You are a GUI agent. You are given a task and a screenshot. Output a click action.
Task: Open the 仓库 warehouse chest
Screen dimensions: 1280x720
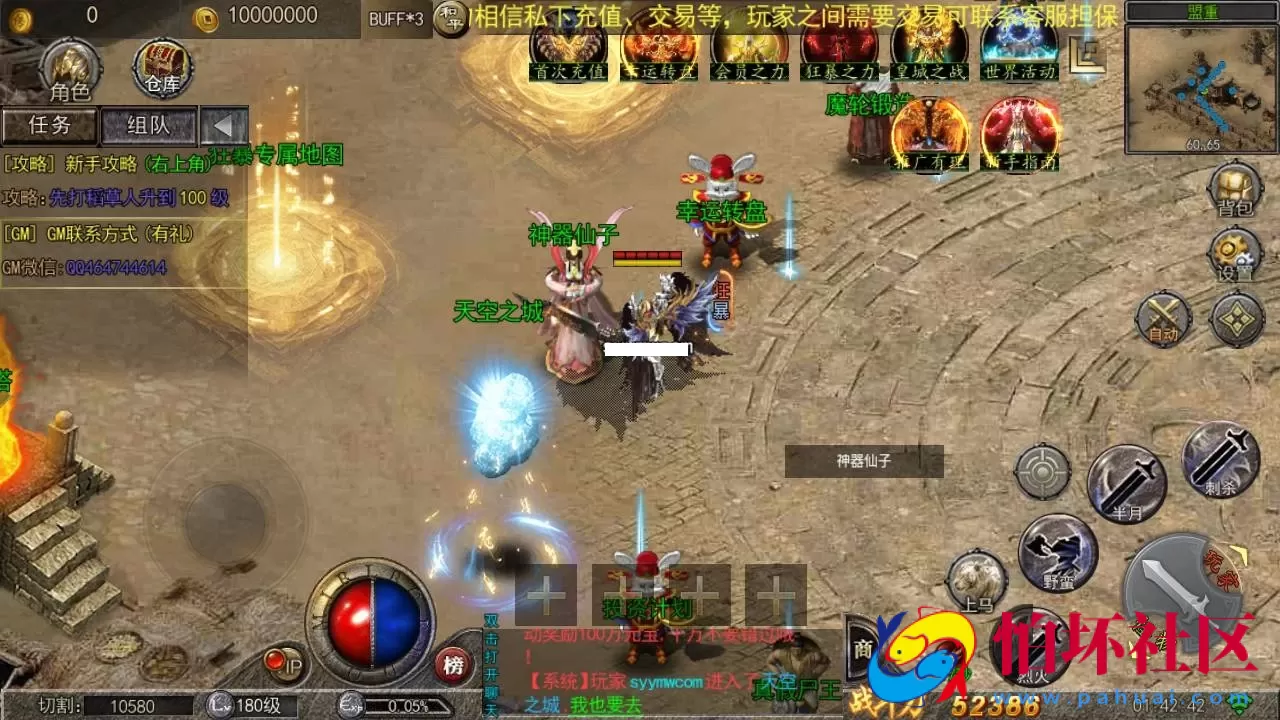point(162,67)
